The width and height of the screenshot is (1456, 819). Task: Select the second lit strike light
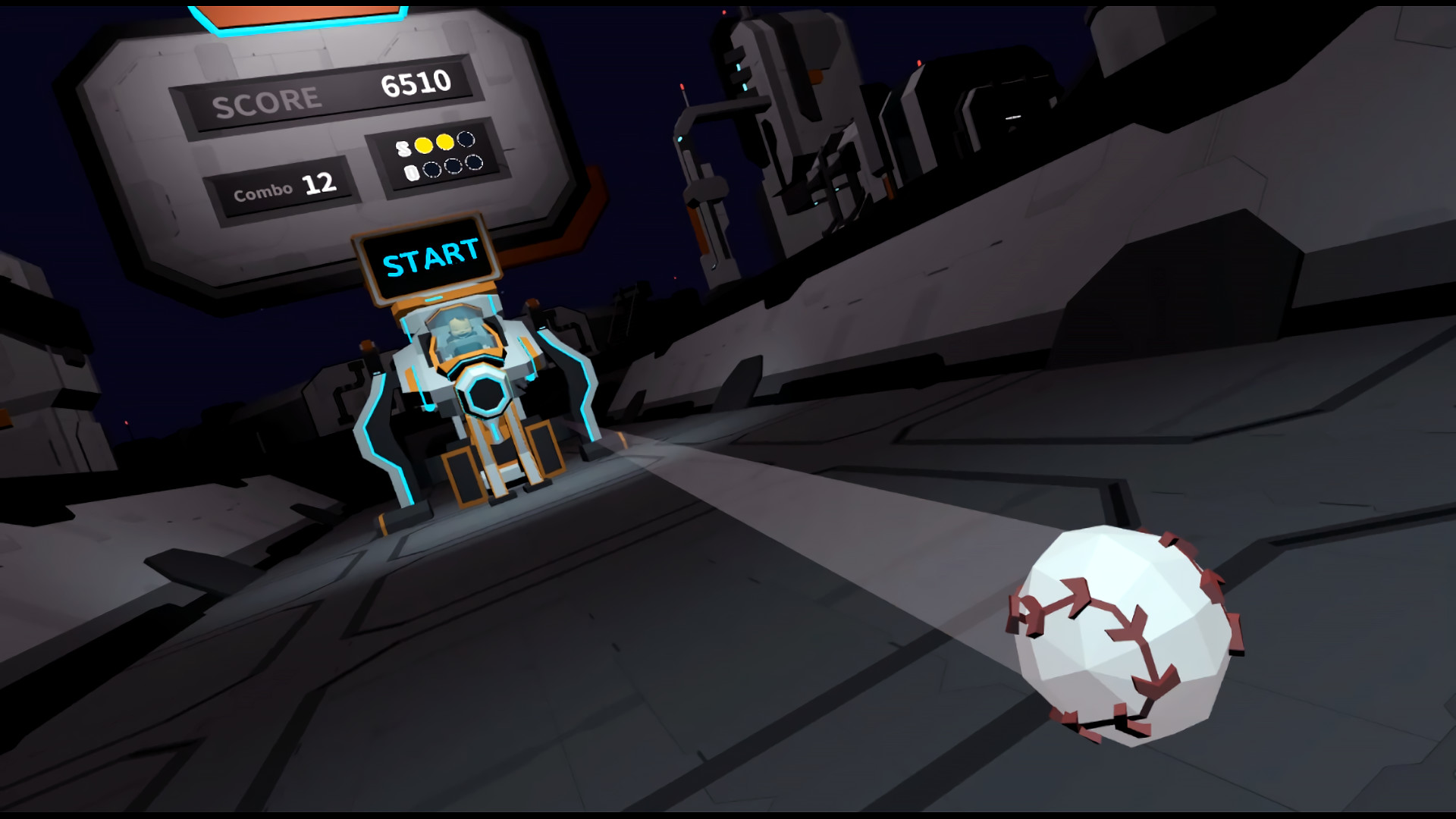(x=444, y=143)
